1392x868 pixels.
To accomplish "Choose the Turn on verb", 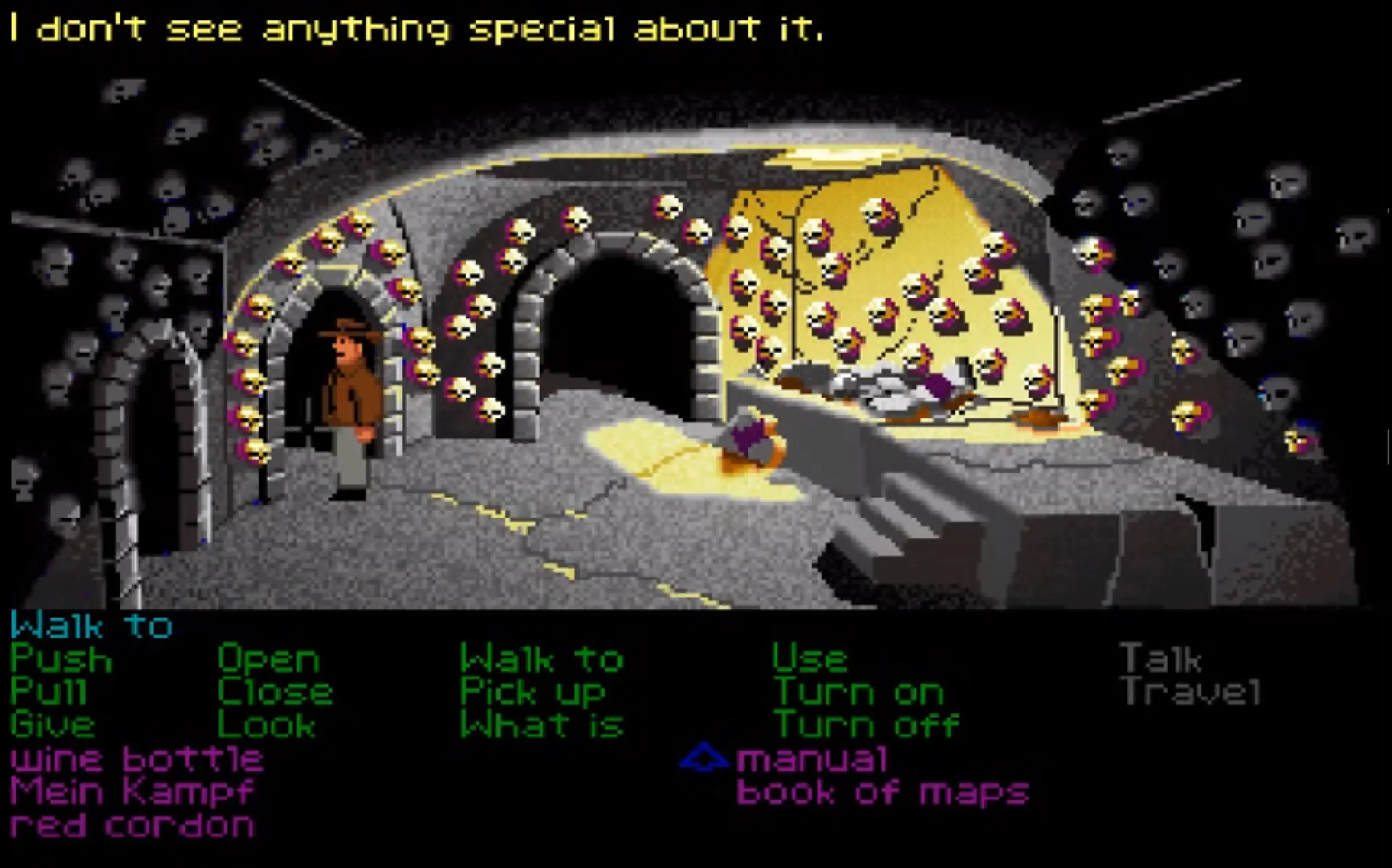I will [x=859, y=692].
